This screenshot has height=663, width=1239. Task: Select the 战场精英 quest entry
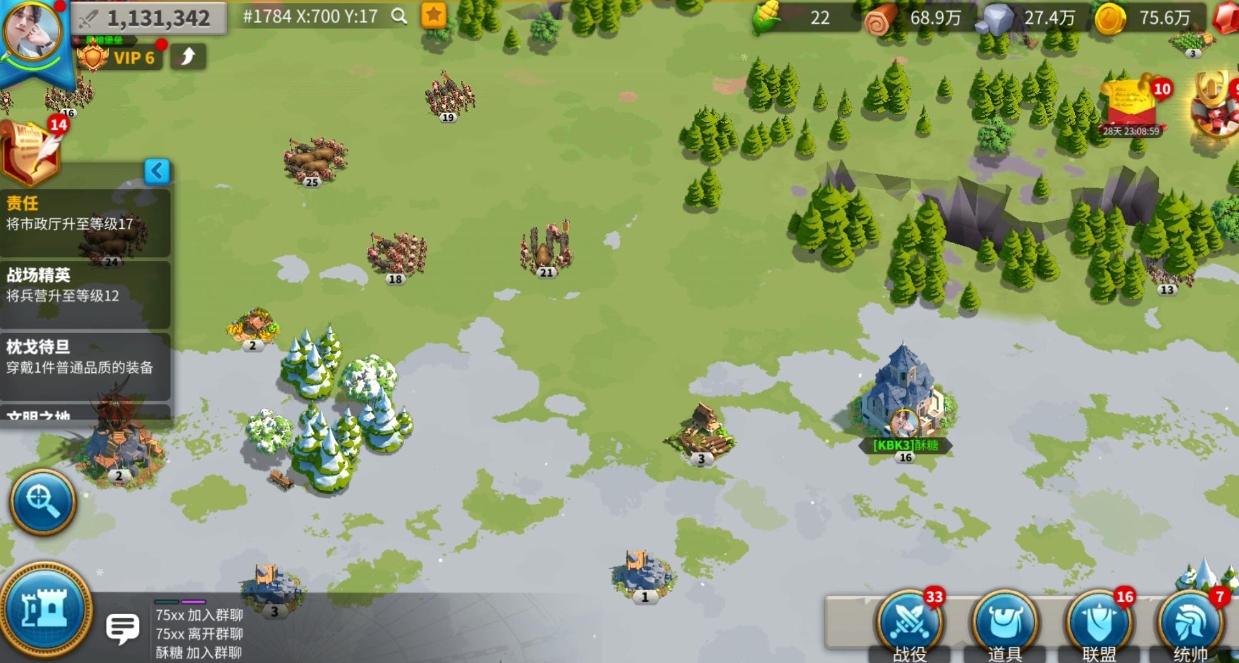pos(85,285)
